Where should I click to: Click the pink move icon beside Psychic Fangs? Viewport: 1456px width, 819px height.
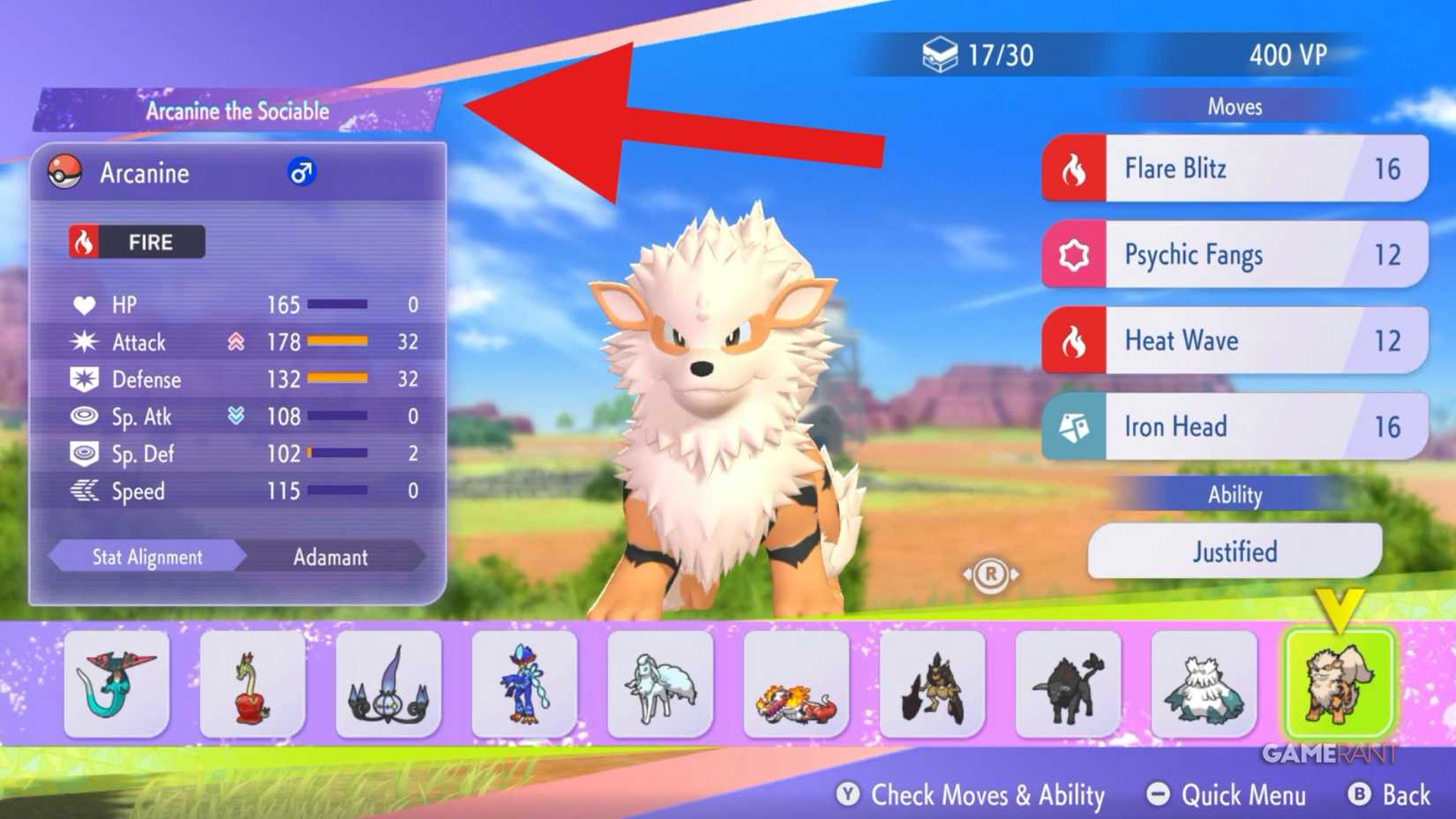tap(1075, 254)
